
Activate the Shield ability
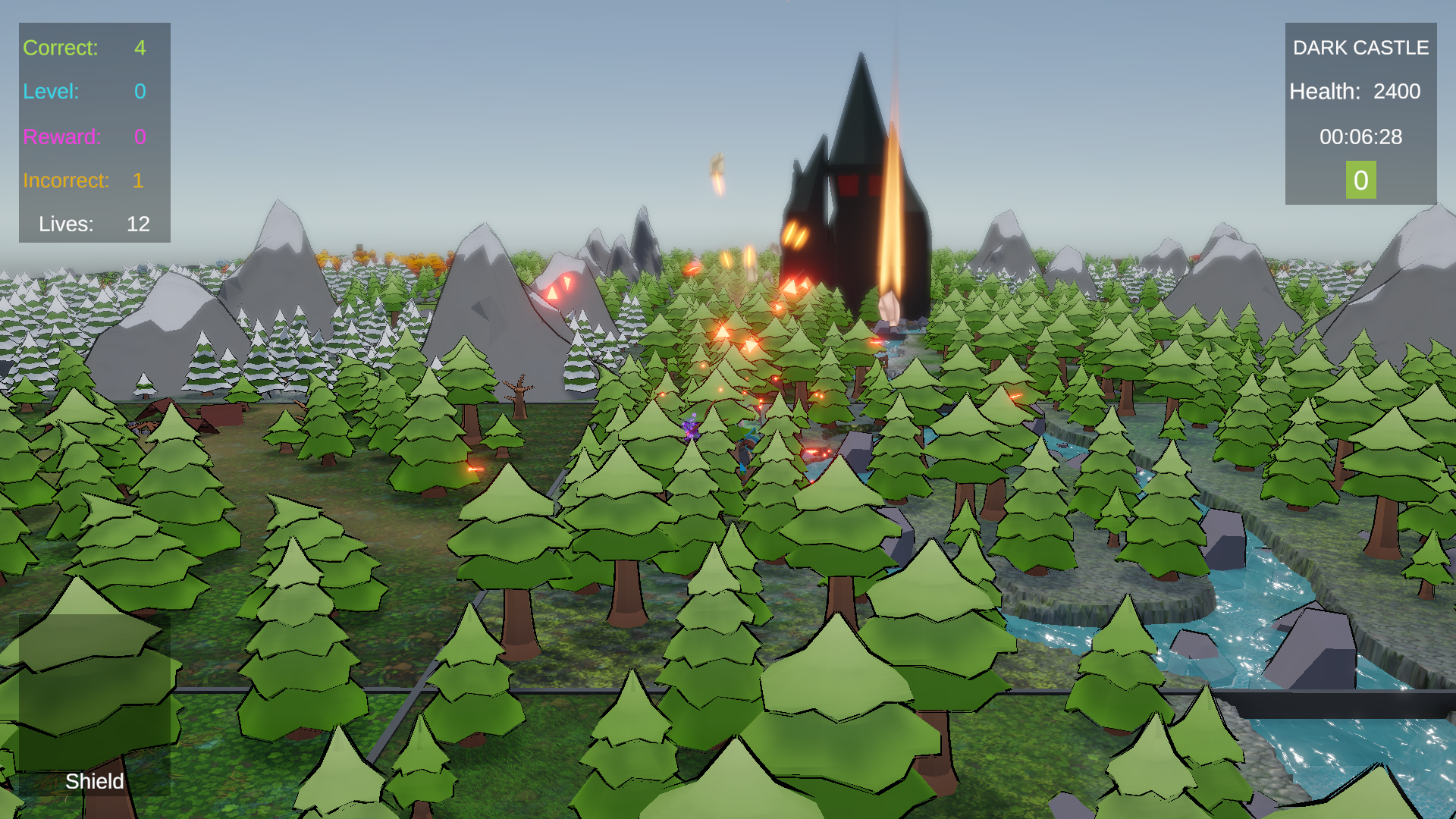(94, 782)
